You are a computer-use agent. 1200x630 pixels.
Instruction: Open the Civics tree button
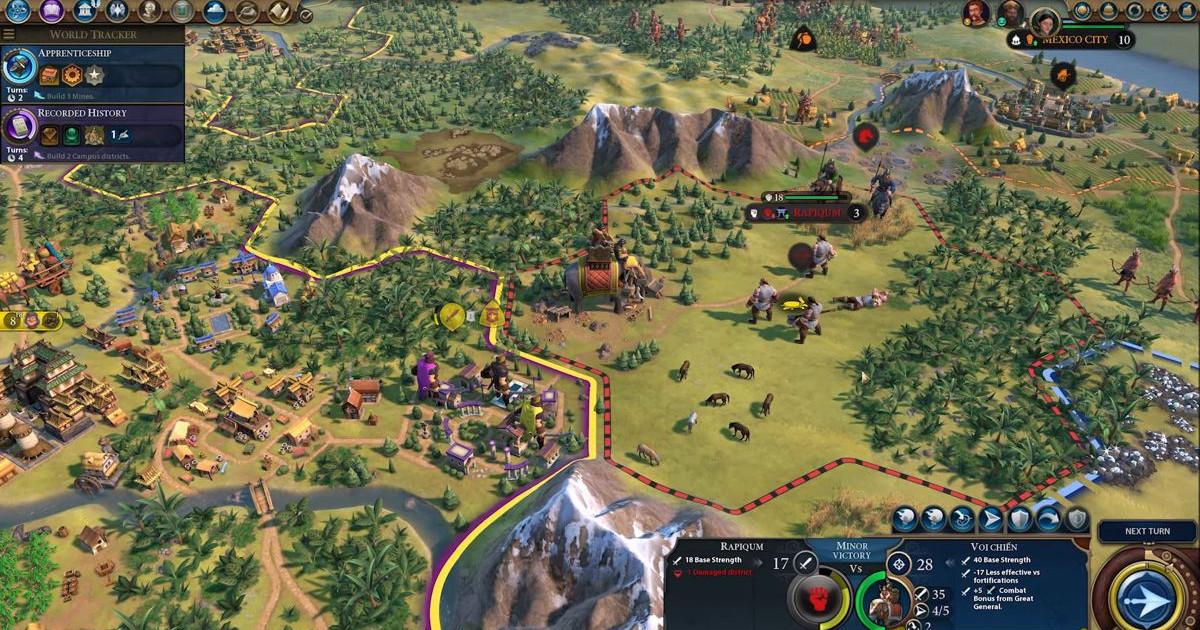pos(51,11)
